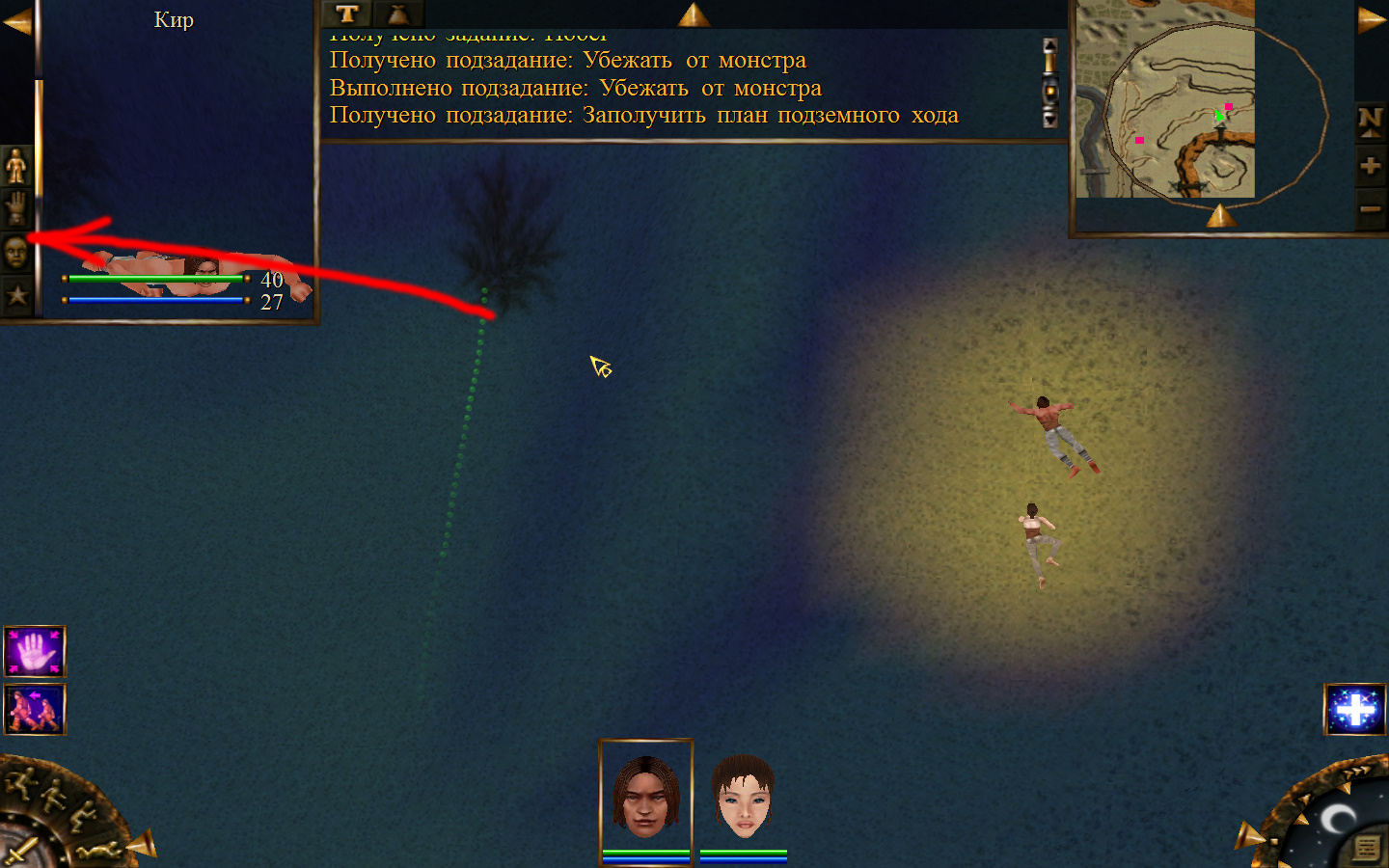Activate the purple hand ability
This screenshot has width=1389, height=868.
pyautogui.click(x=35, y=652)
